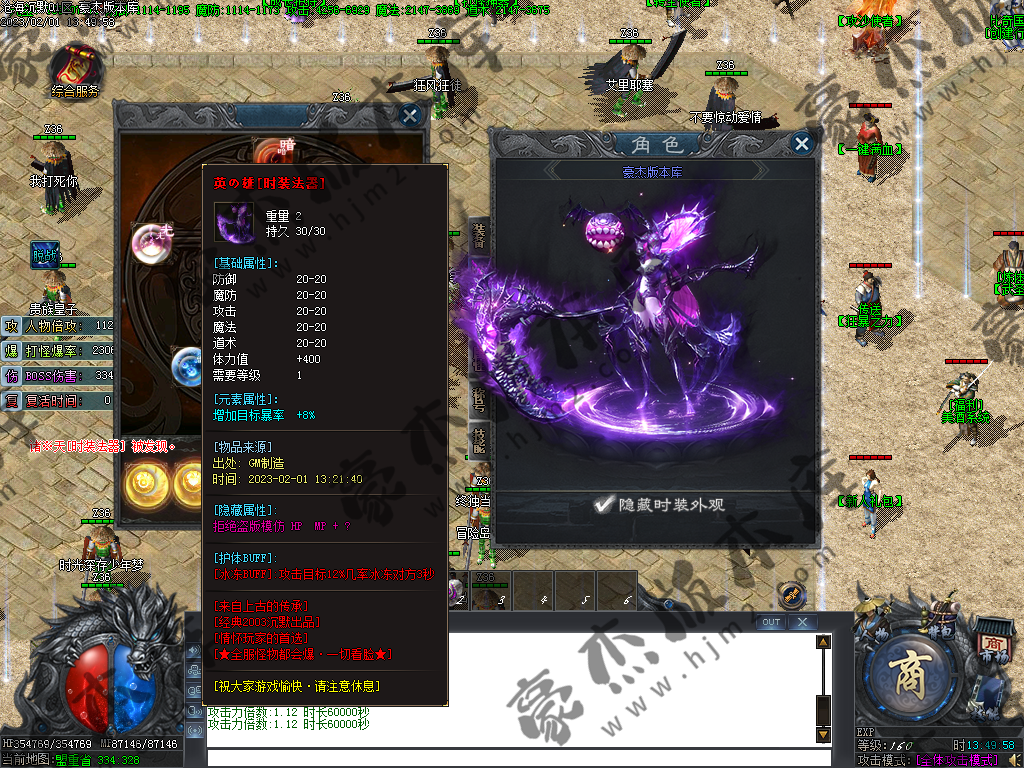This screenshot has height=768, width=1024.
Task: Close the element orb panel
Action: point(410,115)
